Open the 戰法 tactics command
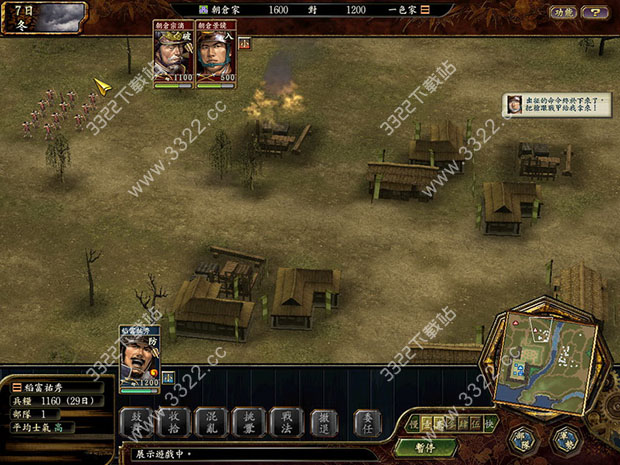The image size is (620, 465). (x=286, y=422)
